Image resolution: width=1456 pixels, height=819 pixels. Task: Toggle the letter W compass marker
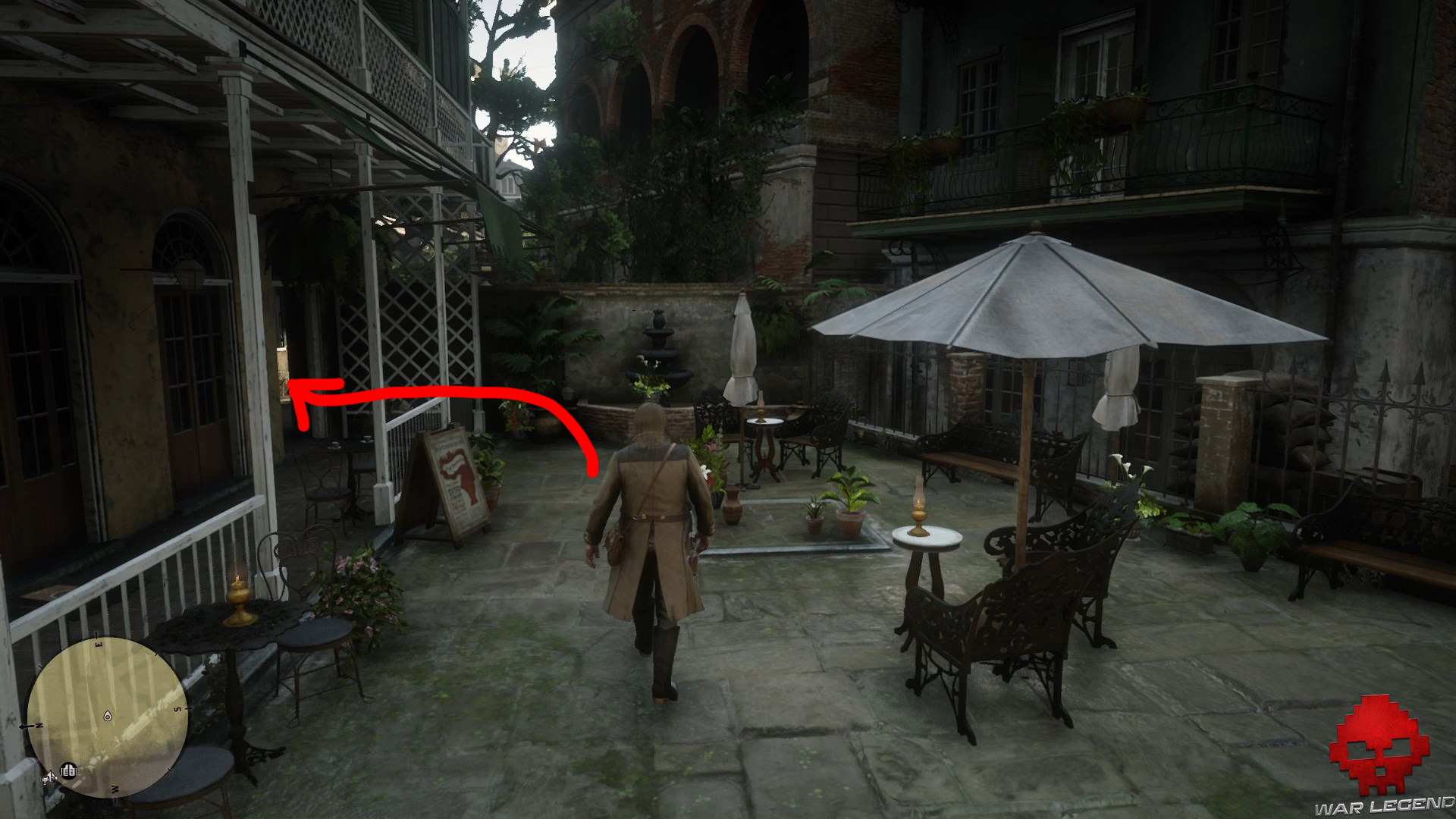(x=115, y=789)
